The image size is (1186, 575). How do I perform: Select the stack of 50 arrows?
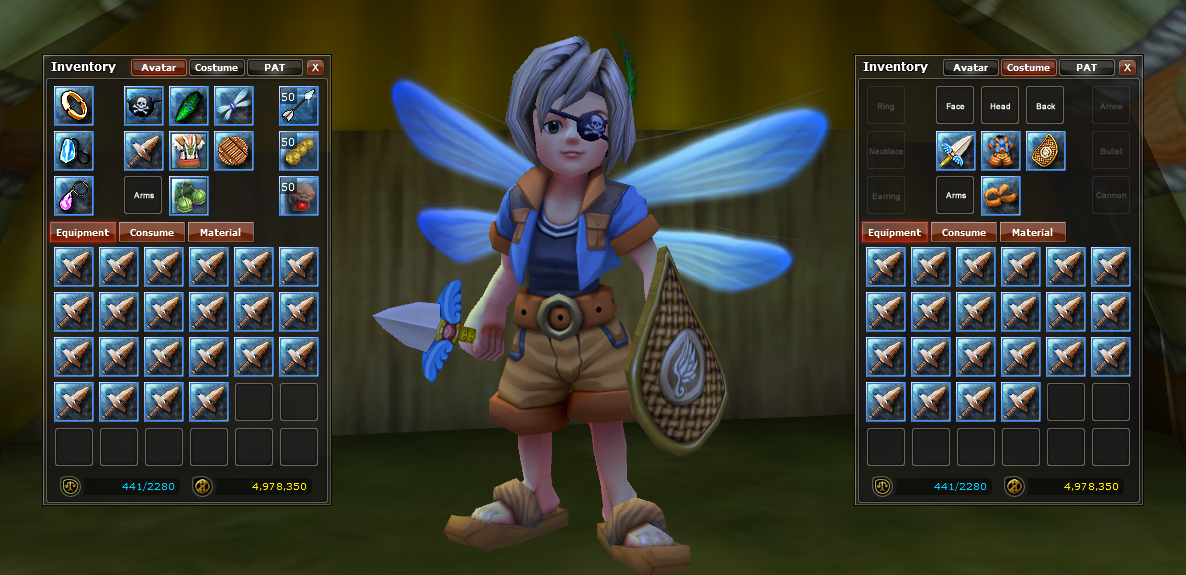point(298,105)
